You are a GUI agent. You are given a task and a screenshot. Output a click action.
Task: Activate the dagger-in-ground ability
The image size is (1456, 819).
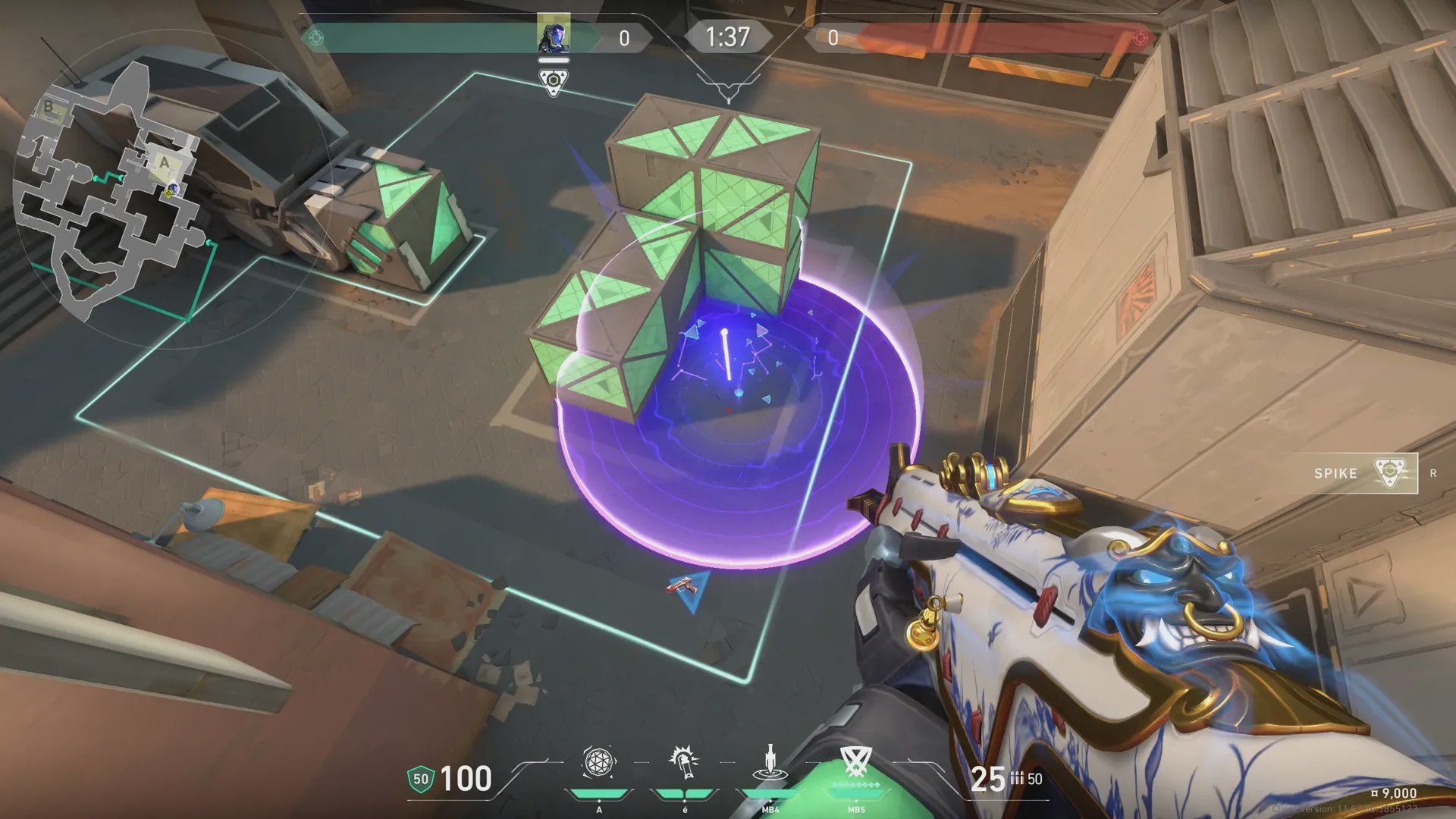(770, 763)
